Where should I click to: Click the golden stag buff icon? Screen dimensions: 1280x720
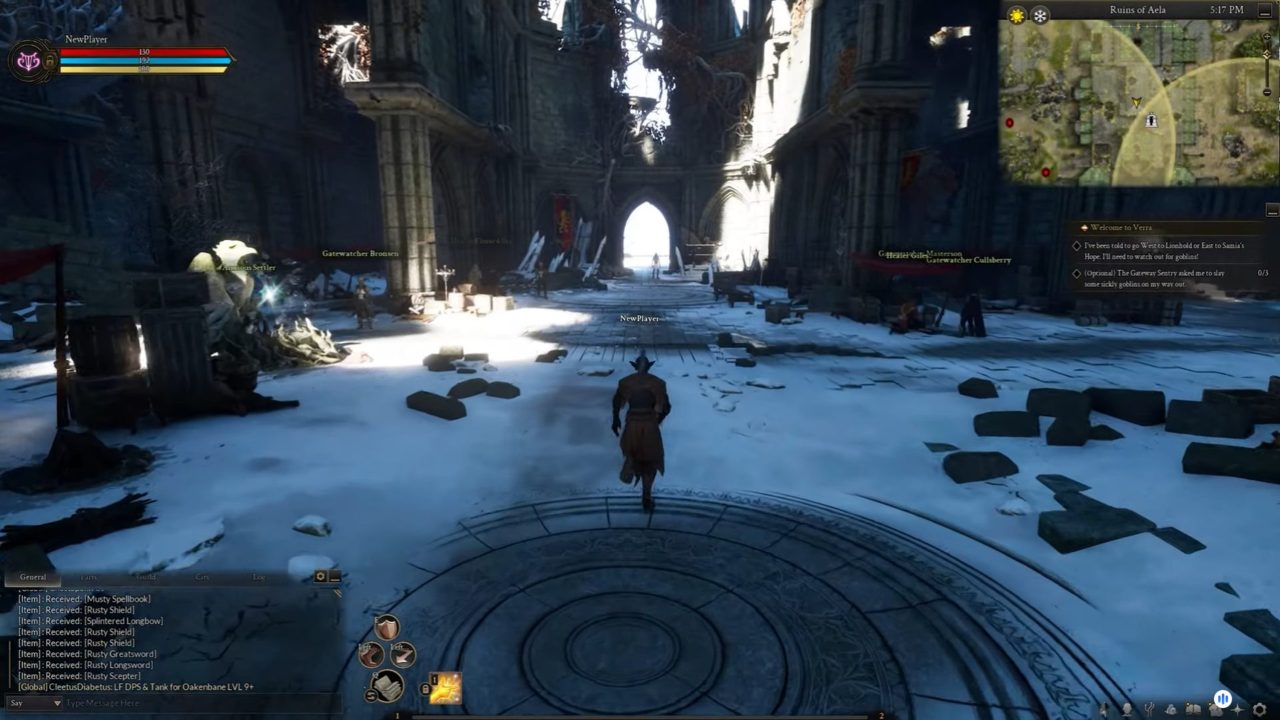click(445, 688)
